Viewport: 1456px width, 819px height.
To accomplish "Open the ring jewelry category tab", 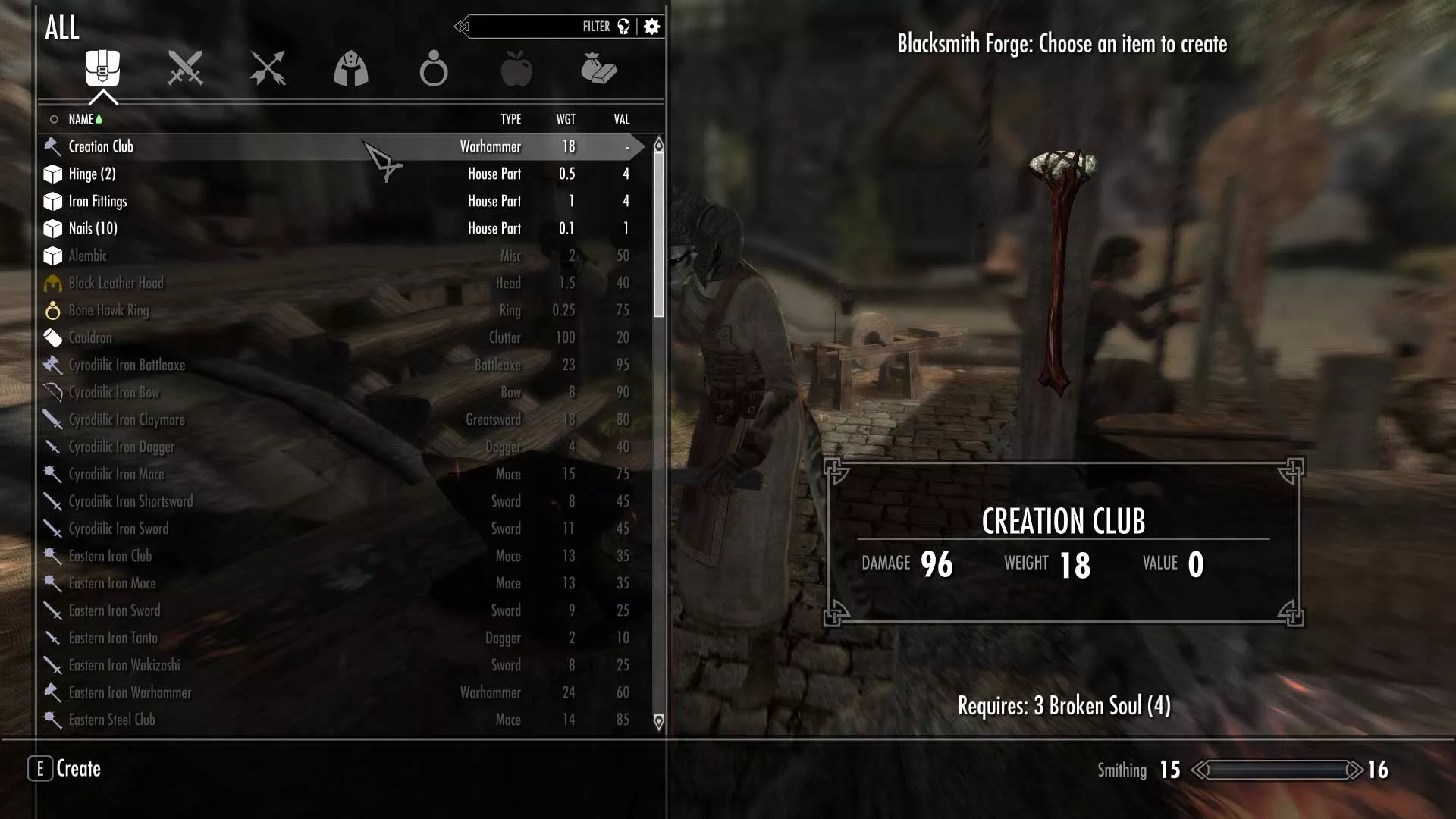I will click(x=434, y=68).
